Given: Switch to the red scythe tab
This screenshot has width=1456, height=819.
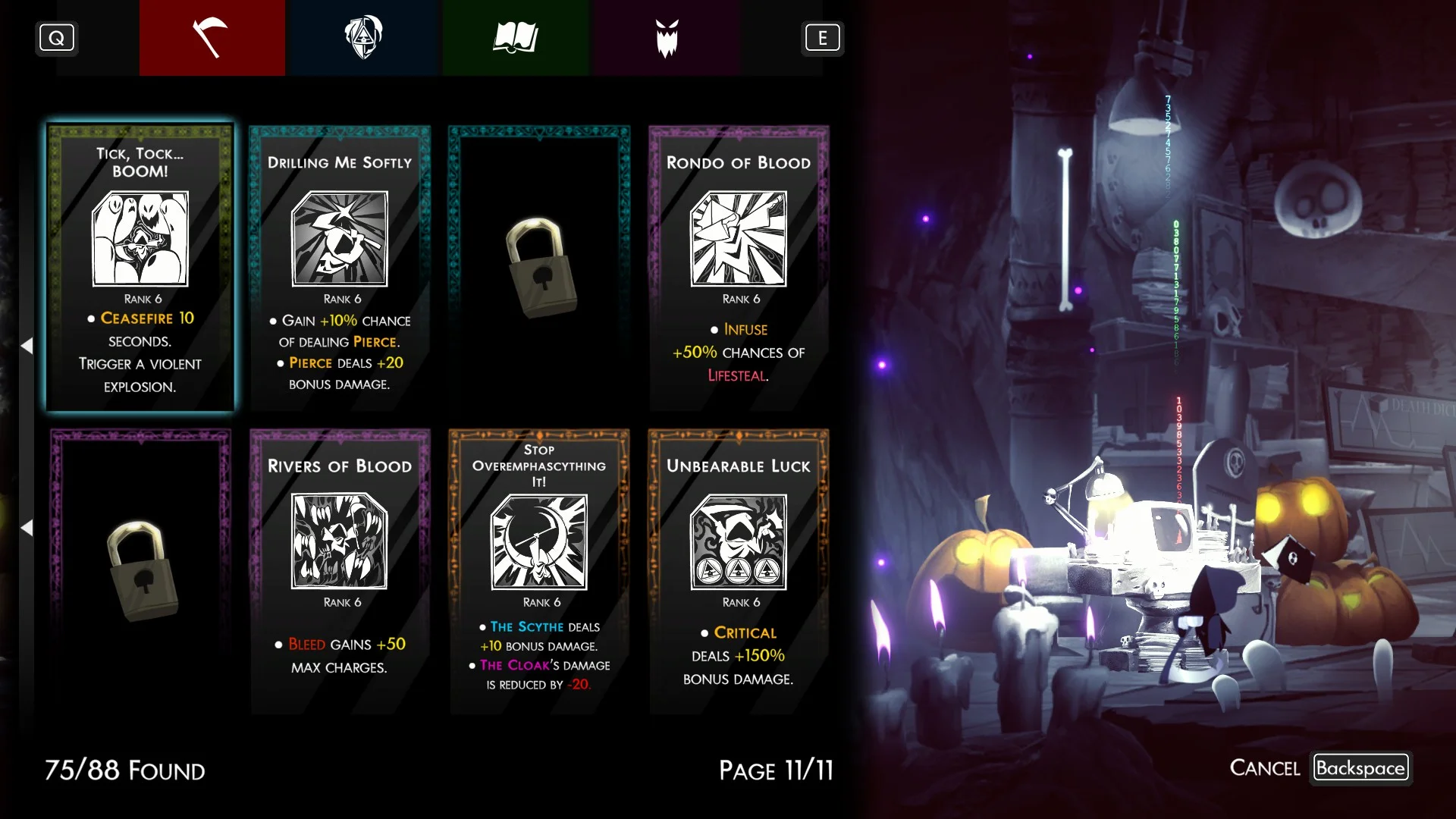Looking at the screenshot, I should [x=212, y=38].
